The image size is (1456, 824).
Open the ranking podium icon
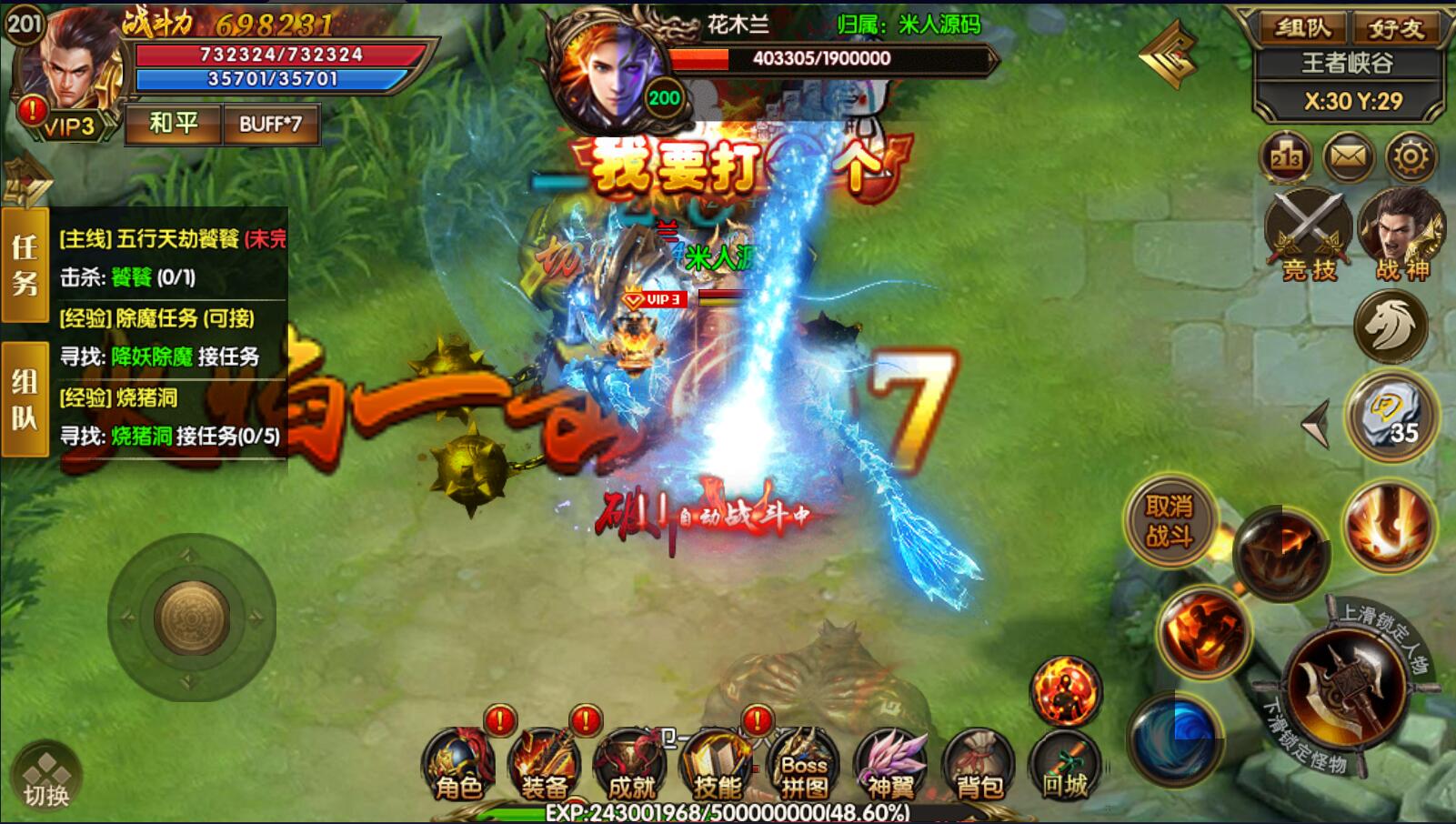(1286, 158)
